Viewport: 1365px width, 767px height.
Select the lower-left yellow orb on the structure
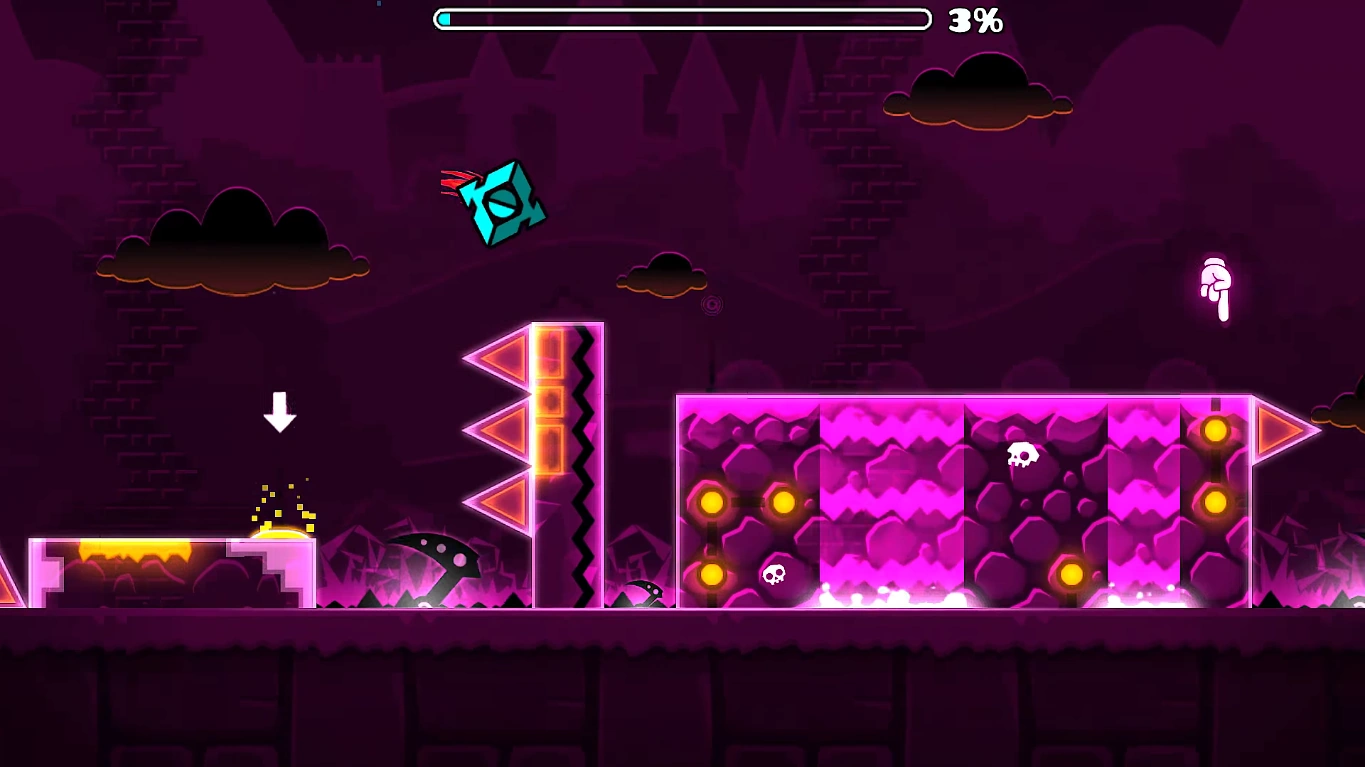click(x=712, y=576)
